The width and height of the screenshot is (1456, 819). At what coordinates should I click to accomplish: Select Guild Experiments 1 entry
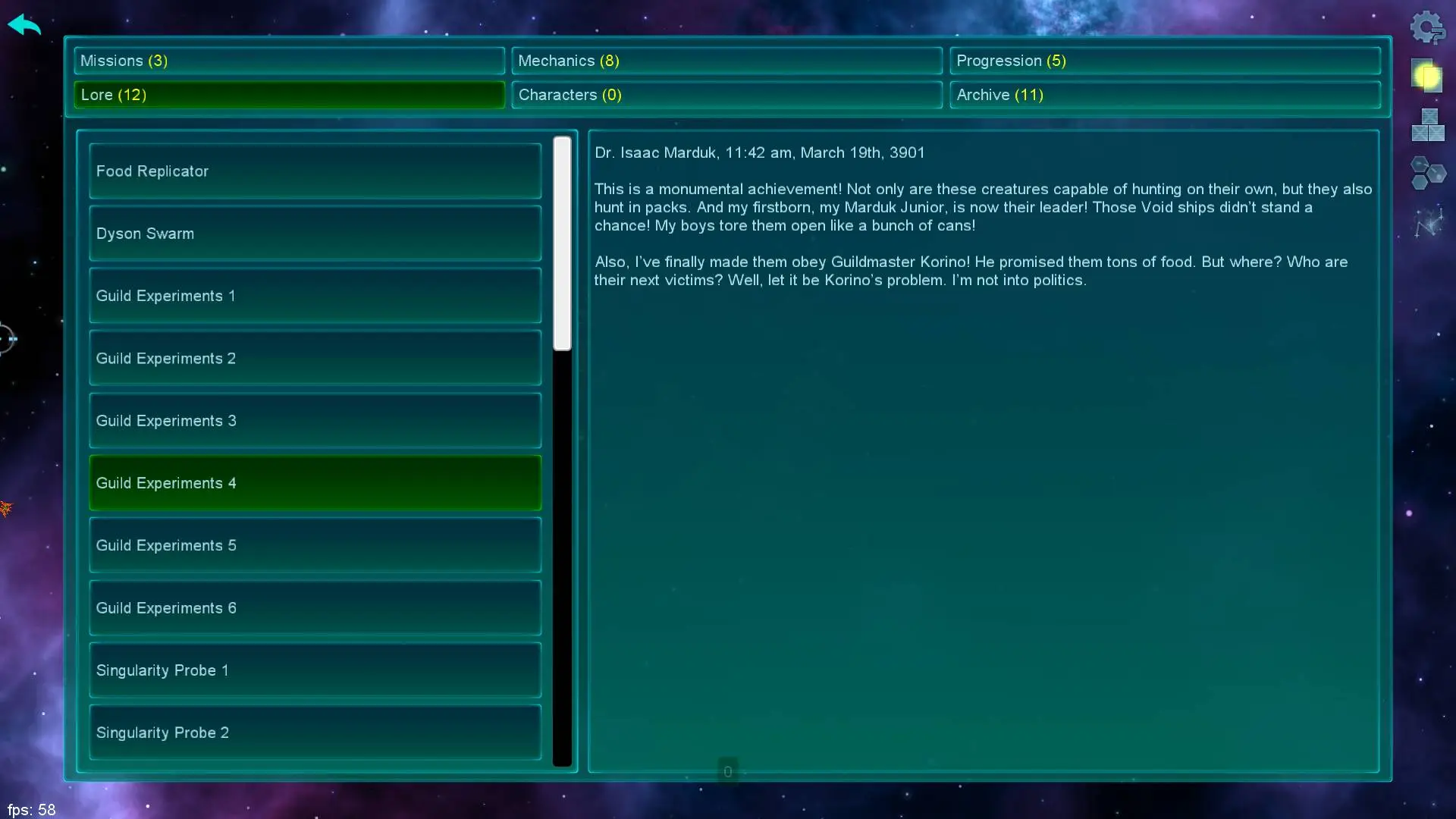pyautogui.click(x=315, y=296)
